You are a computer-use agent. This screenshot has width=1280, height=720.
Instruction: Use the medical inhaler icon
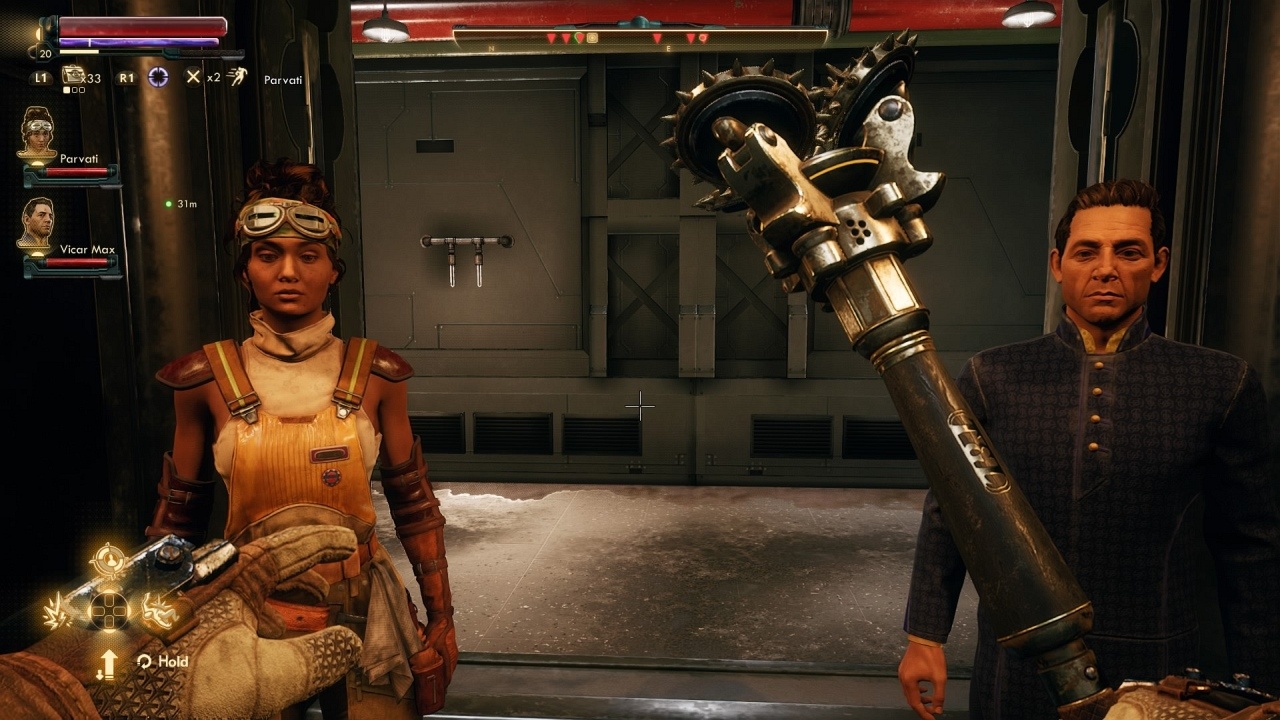73,76
